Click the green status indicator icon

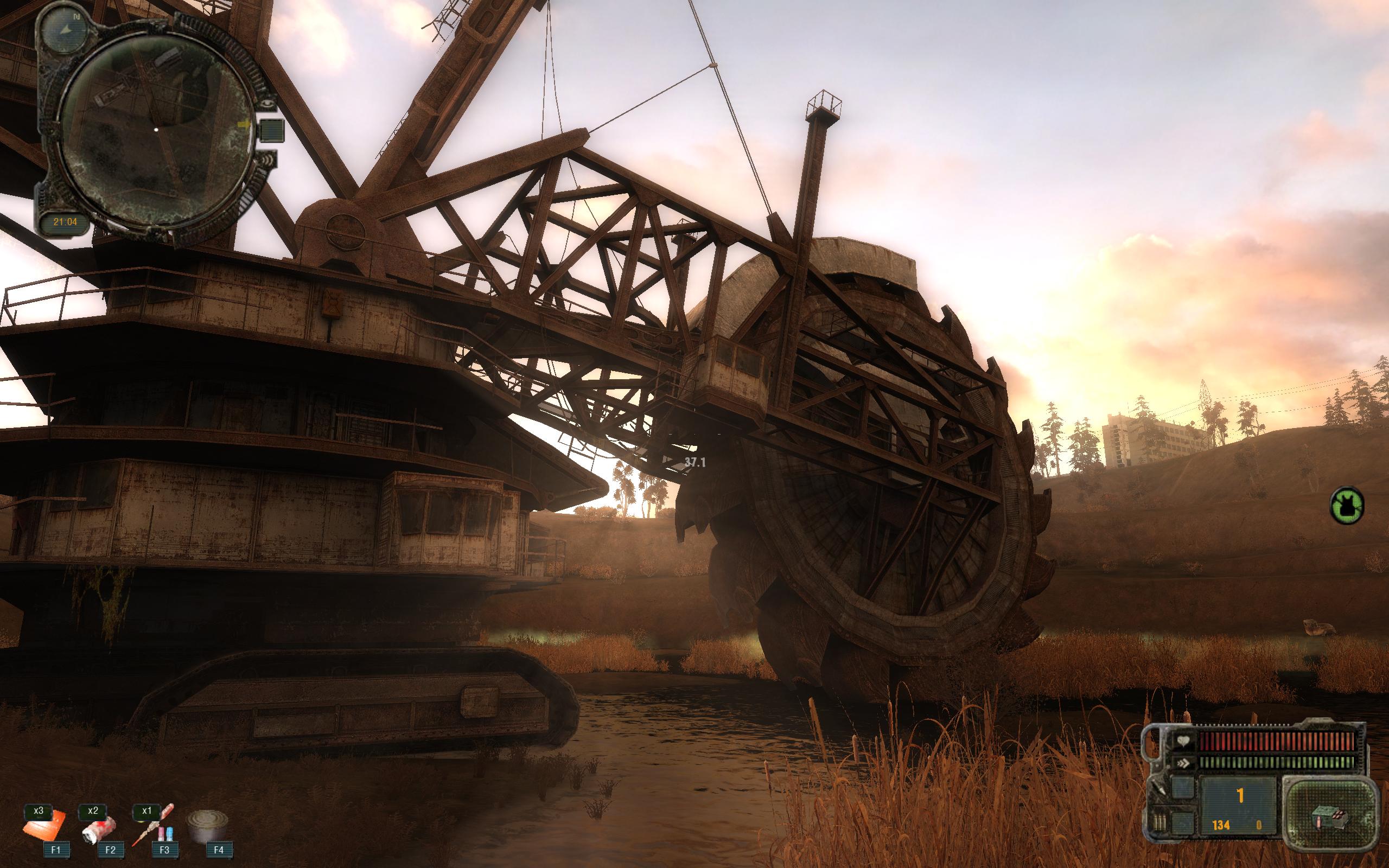point(1346,505)
